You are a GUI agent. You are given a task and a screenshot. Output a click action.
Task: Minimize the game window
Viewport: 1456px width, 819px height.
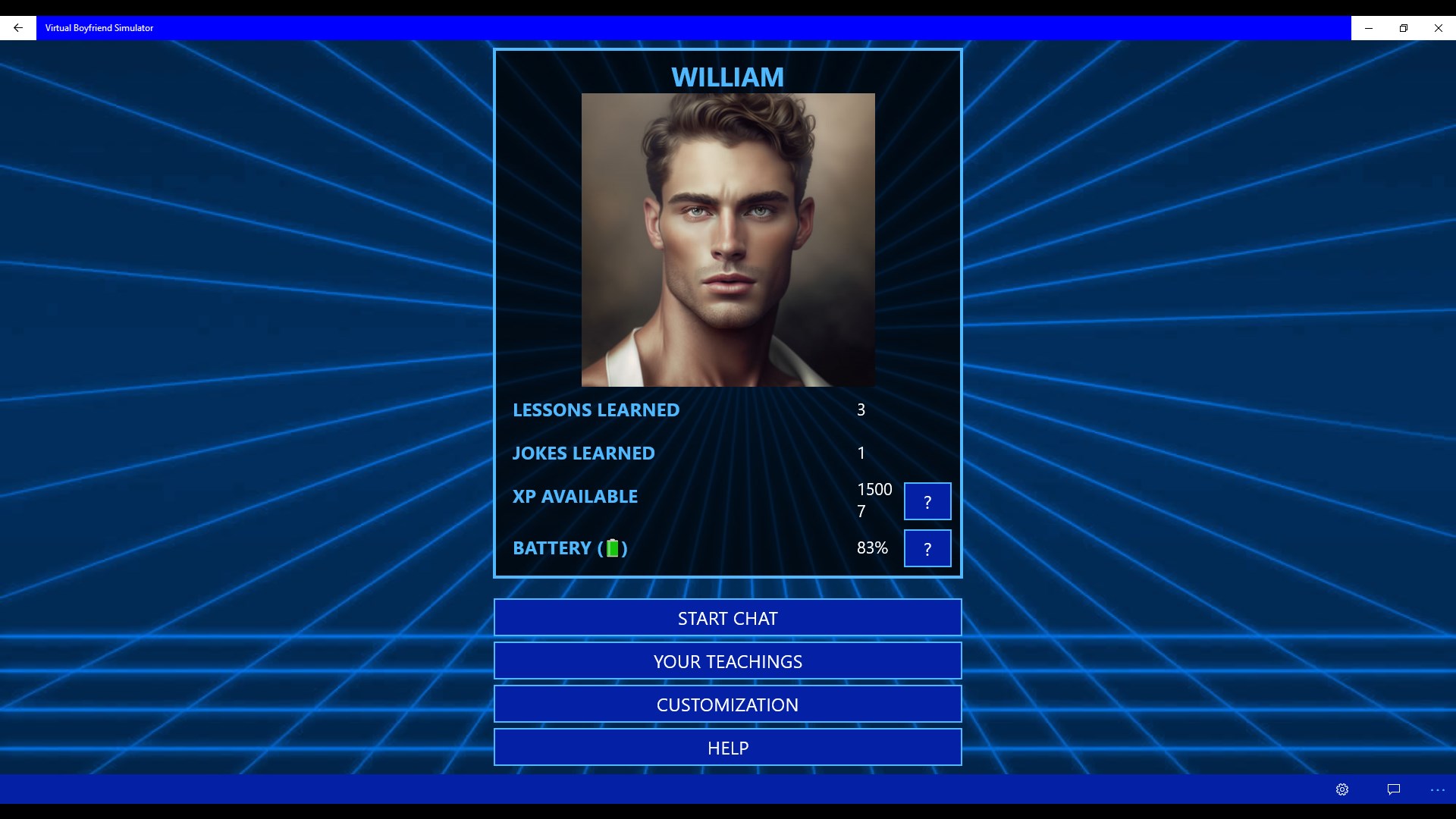click(1368, 28)
